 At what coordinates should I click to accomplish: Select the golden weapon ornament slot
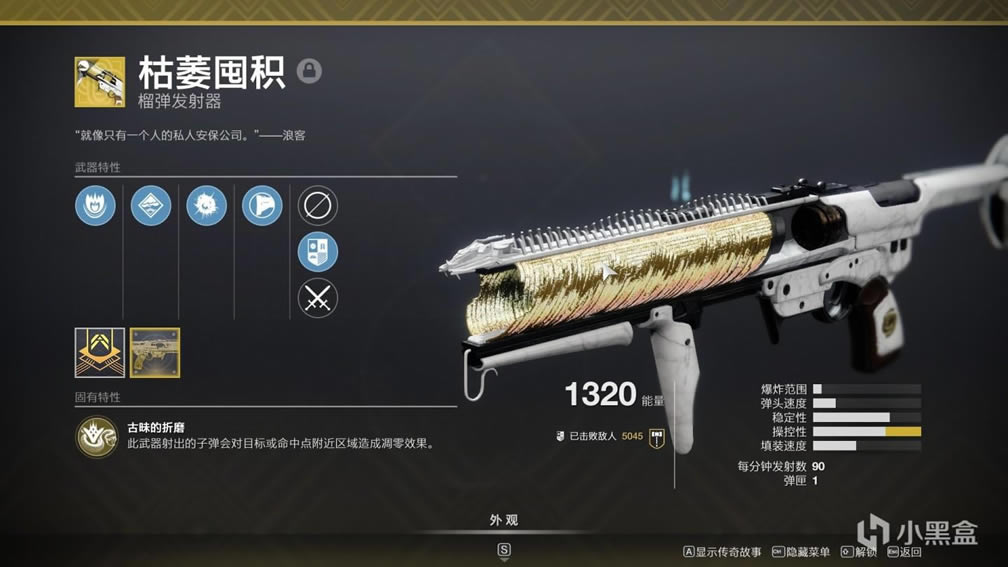[155, 353]
